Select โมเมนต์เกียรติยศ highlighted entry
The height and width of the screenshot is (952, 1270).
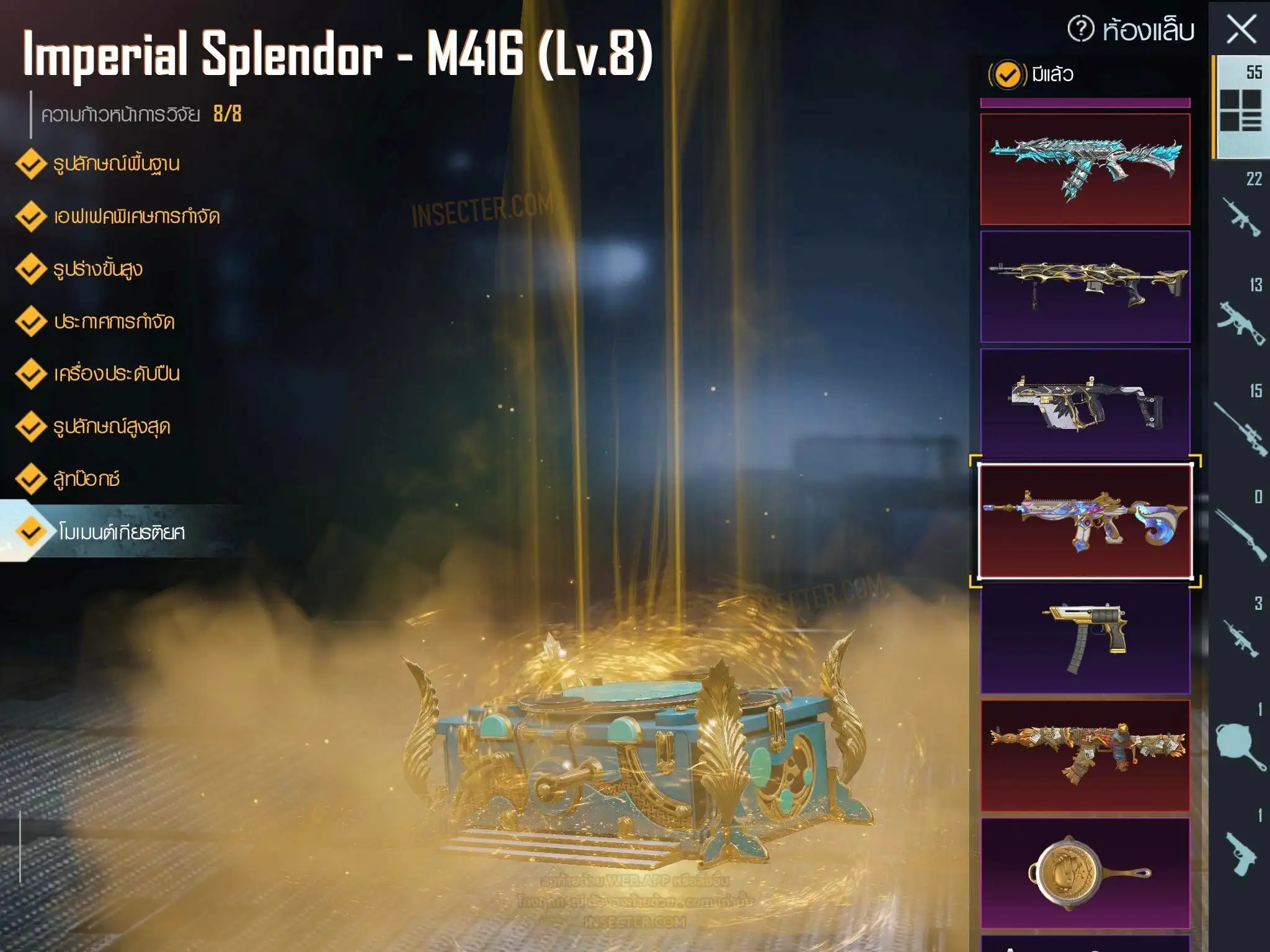[x=120, y=532]
